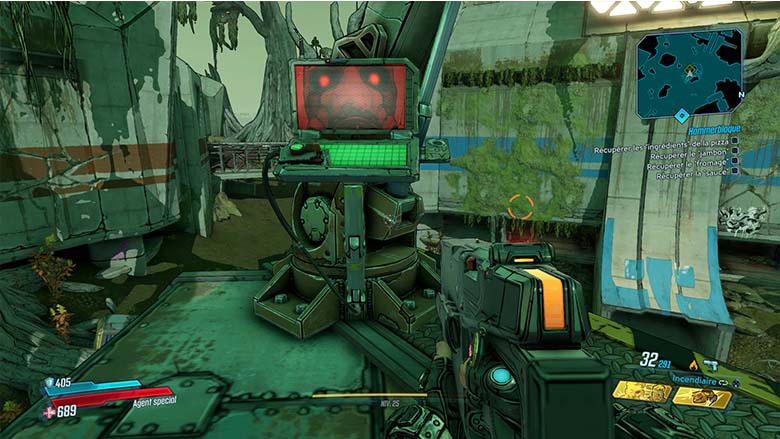Click the left golden weapon slot
This screenshot has width=780, height=439.
(x=642, y=391)
